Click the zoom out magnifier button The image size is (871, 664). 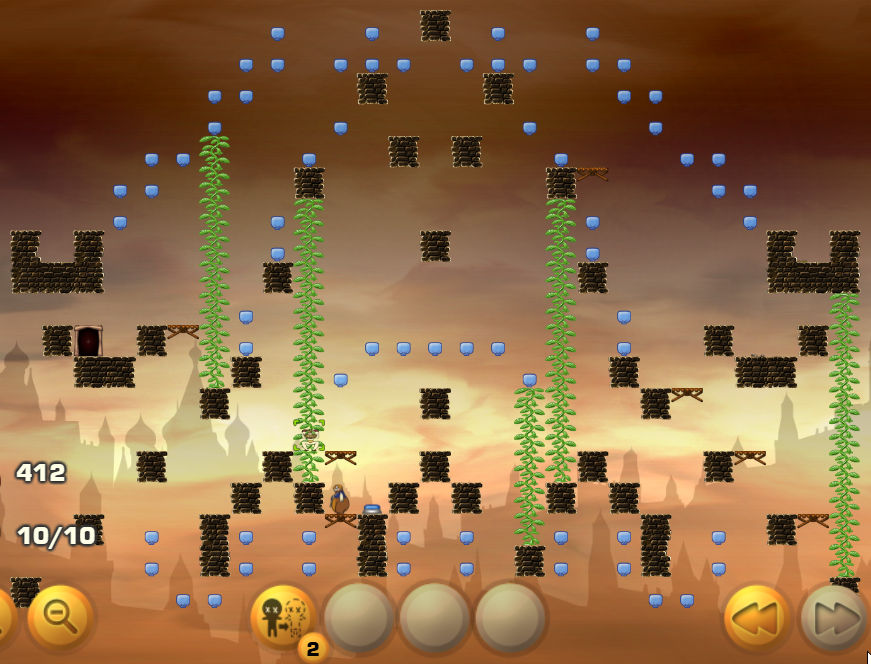(60, 617)
